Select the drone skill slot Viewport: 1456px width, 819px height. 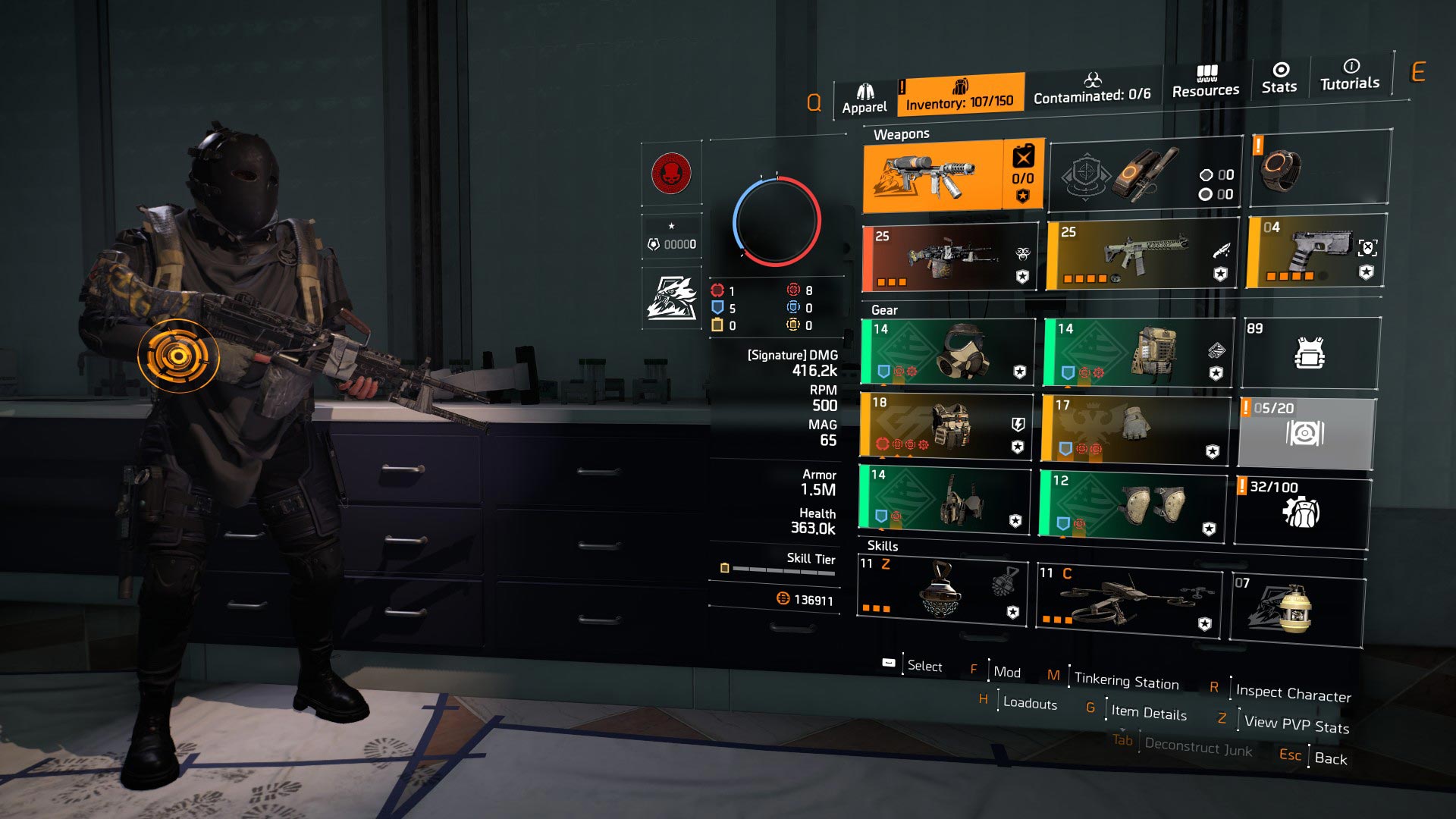click(1128, 601)
